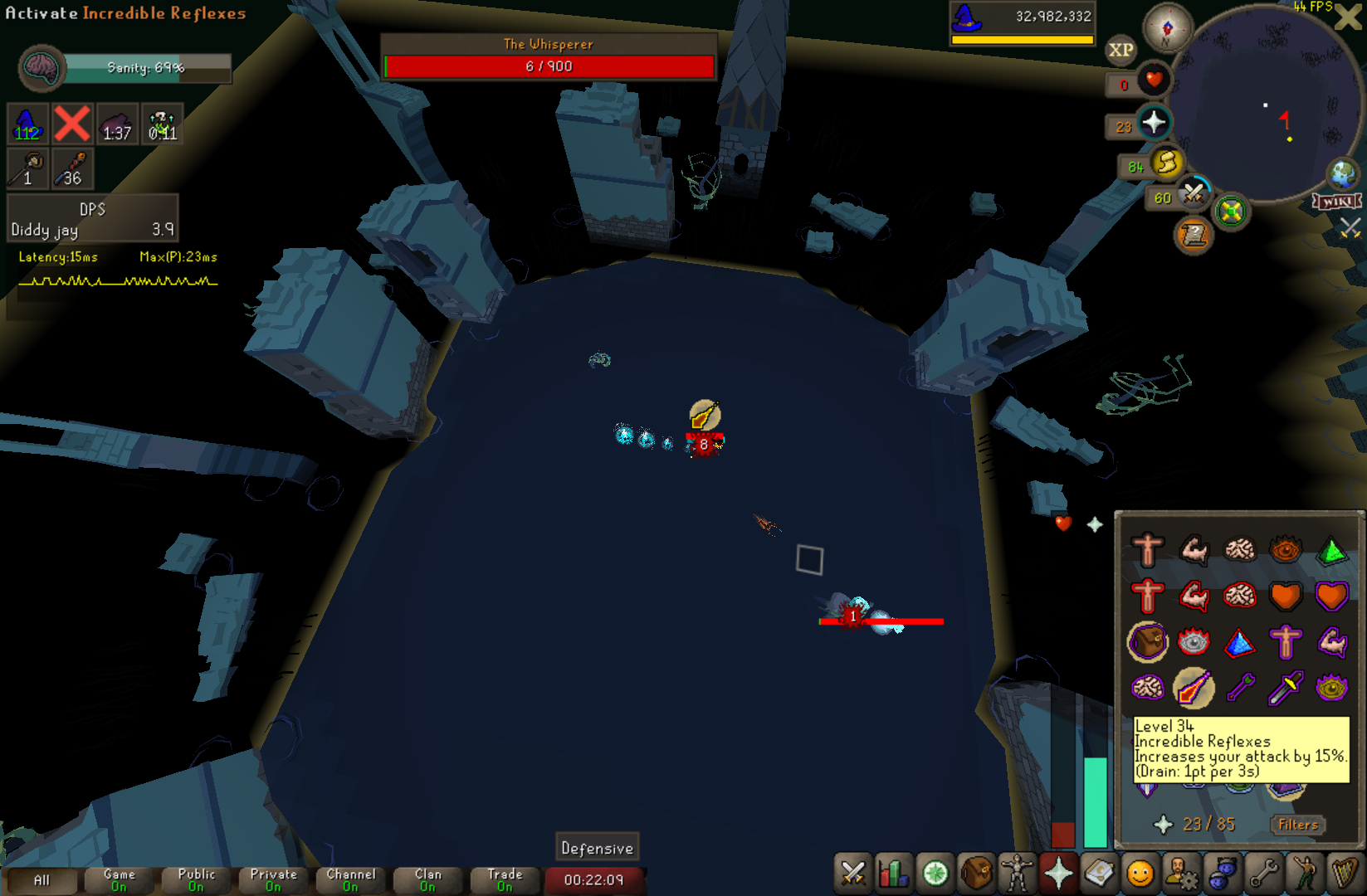Switch chat to the Clan tab
The height and width of the screenshot is (896, 1367).
(428, 880)
